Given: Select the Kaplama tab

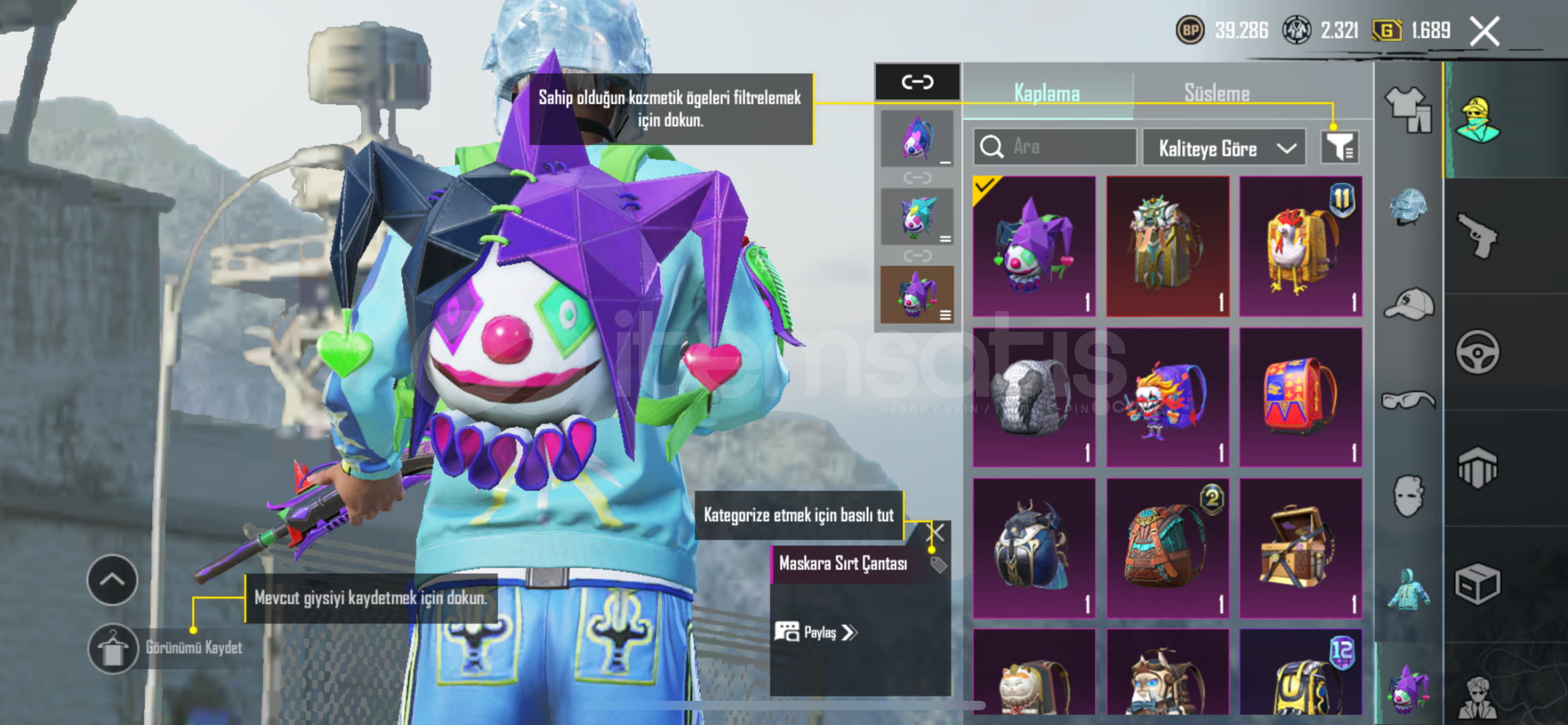Looking at the screenshot, I should click(1047, 93).
